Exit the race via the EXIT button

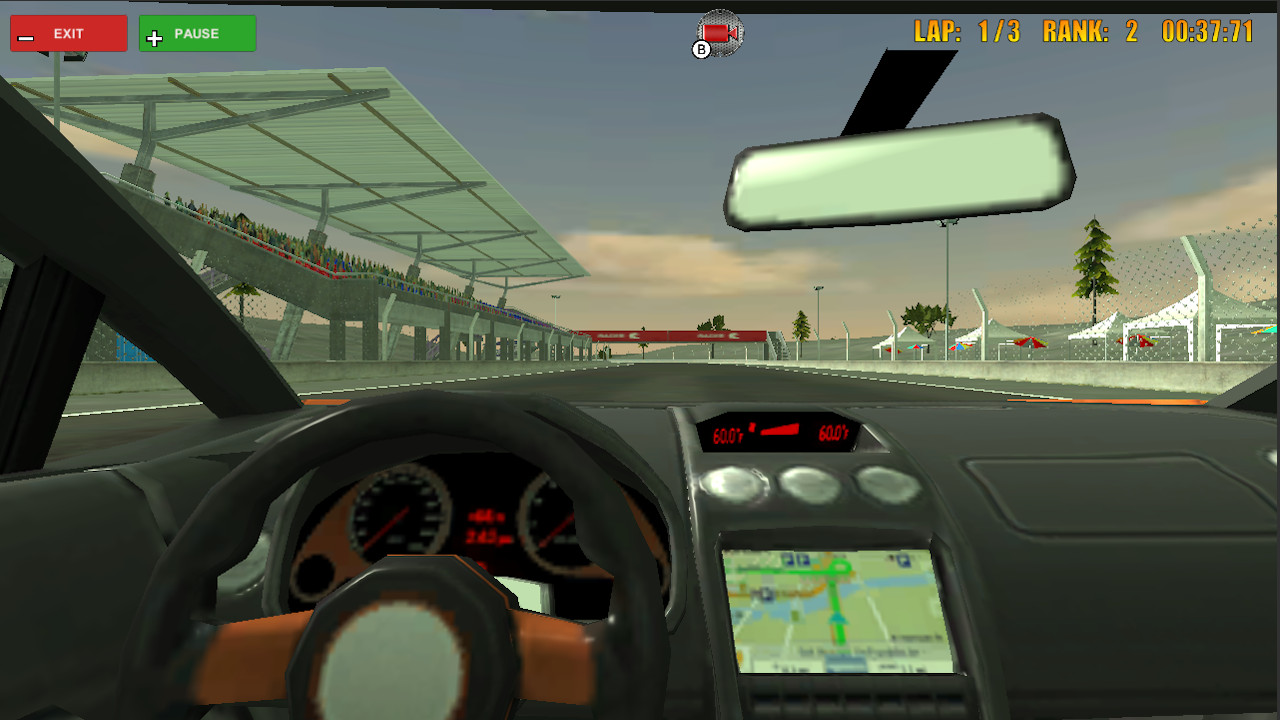coord(68,32)
